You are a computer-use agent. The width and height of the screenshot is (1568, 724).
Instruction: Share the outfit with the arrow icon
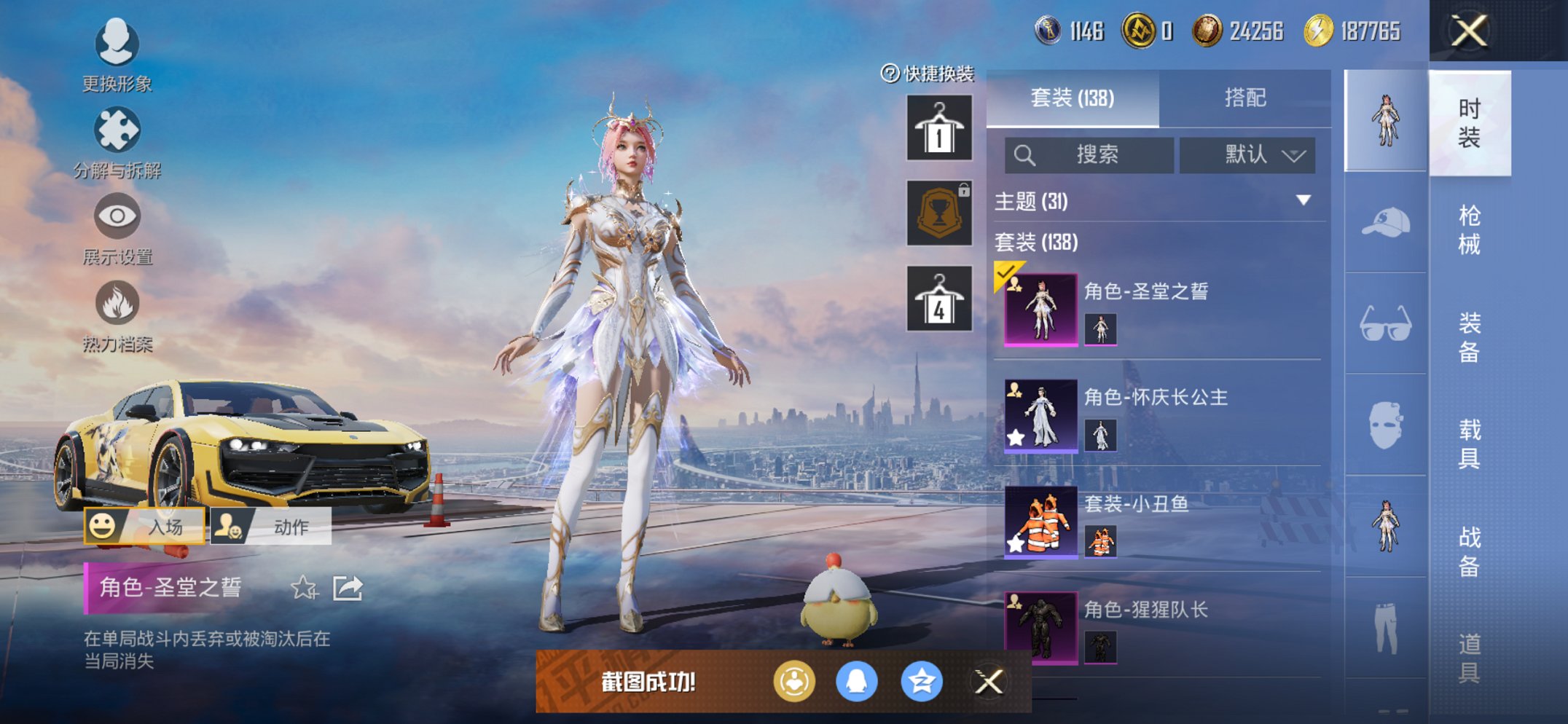click(348, 588)
